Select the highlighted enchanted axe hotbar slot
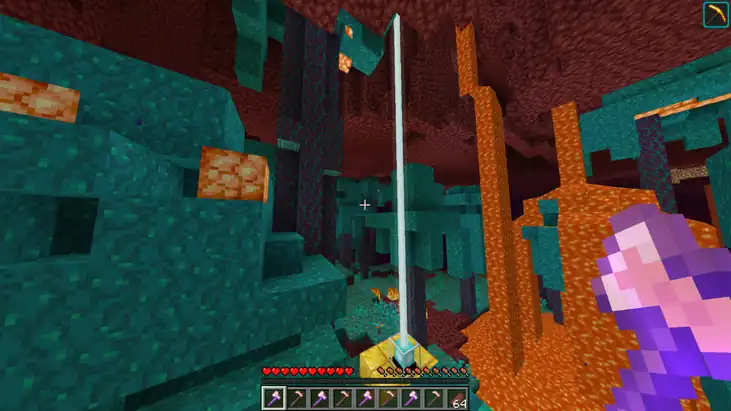 coord(274,398)
